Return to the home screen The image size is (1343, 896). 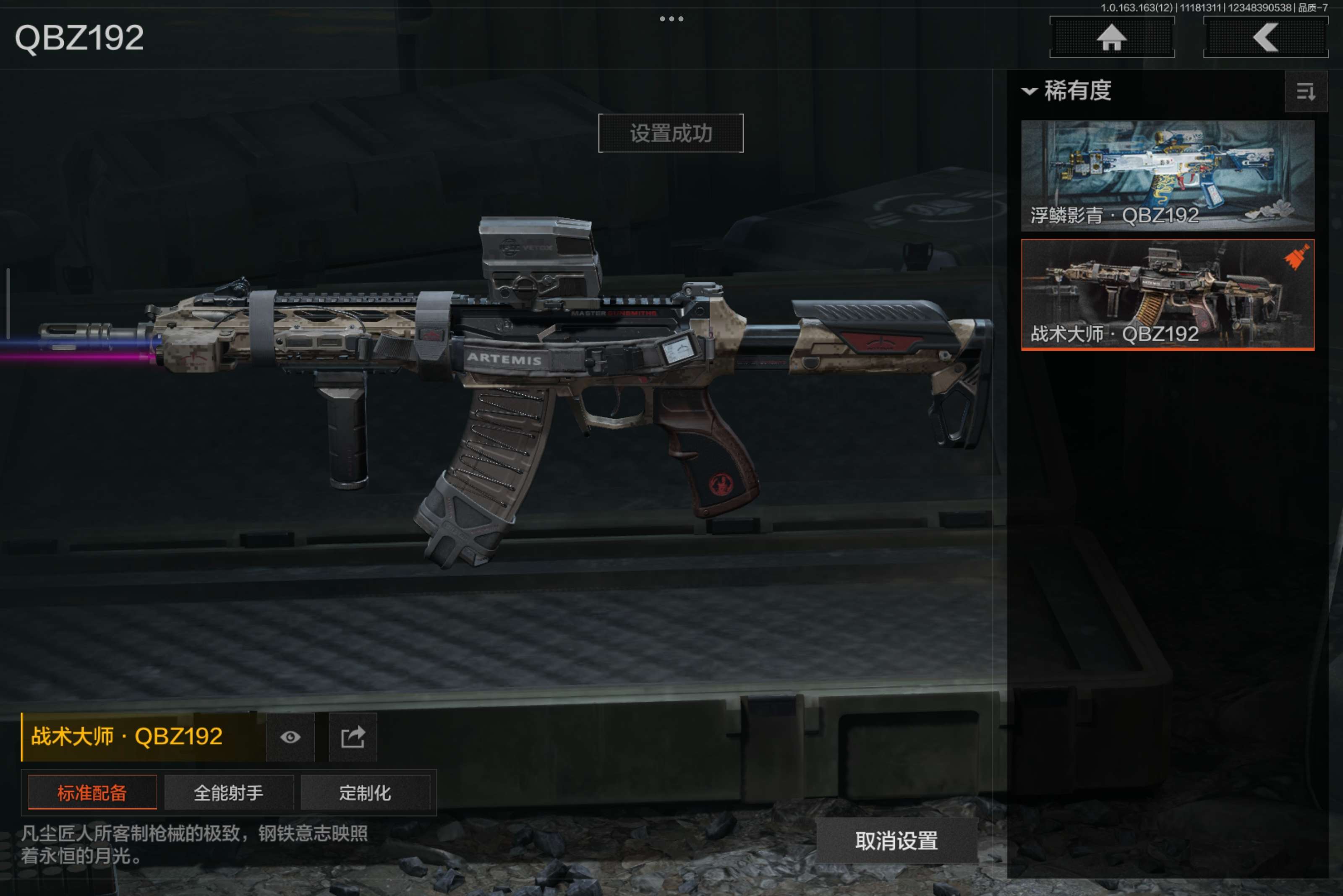click(1111, 38)
